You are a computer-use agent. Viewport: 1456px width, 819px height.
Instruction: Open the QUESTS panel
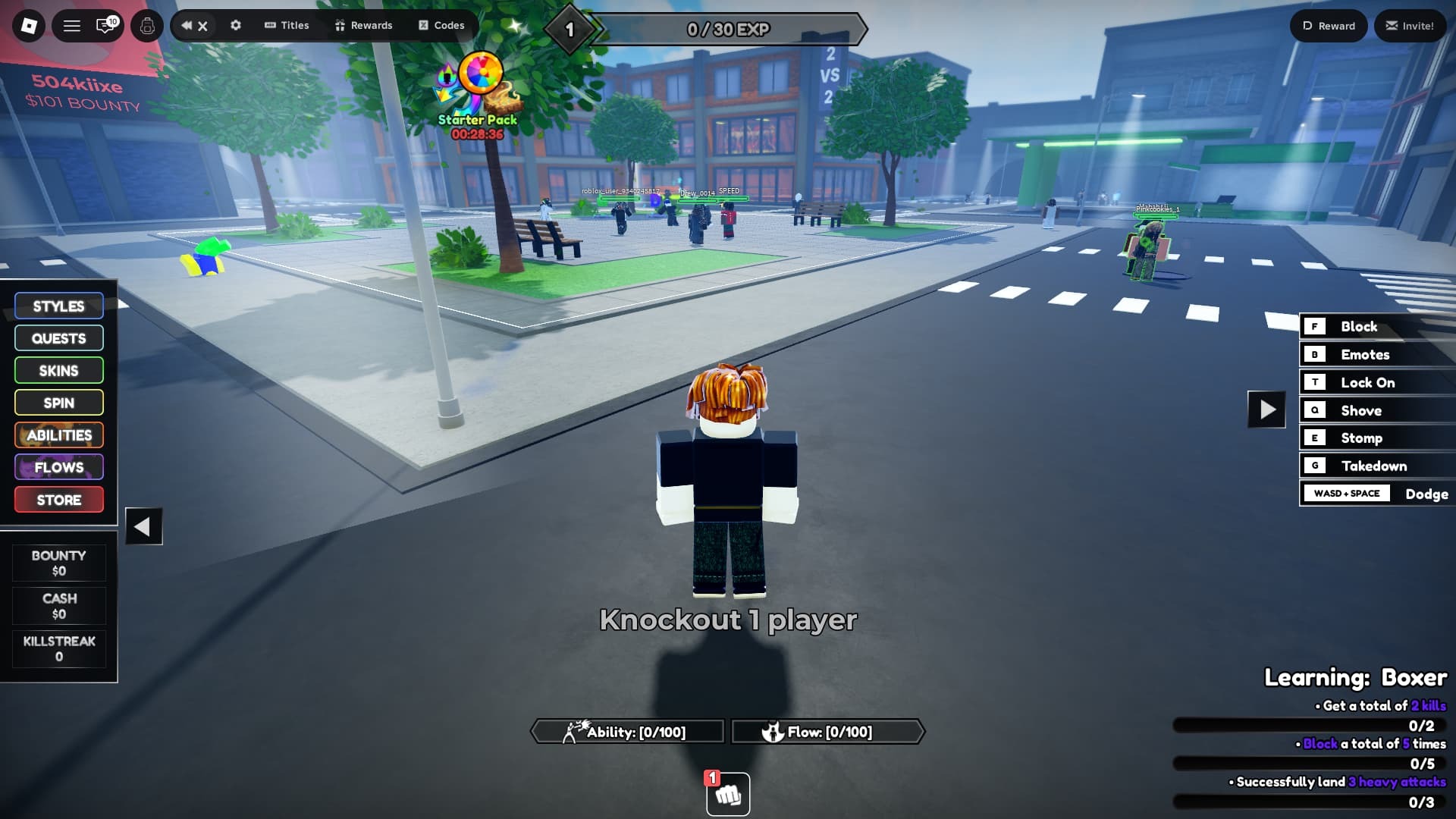tap(58, 338)
